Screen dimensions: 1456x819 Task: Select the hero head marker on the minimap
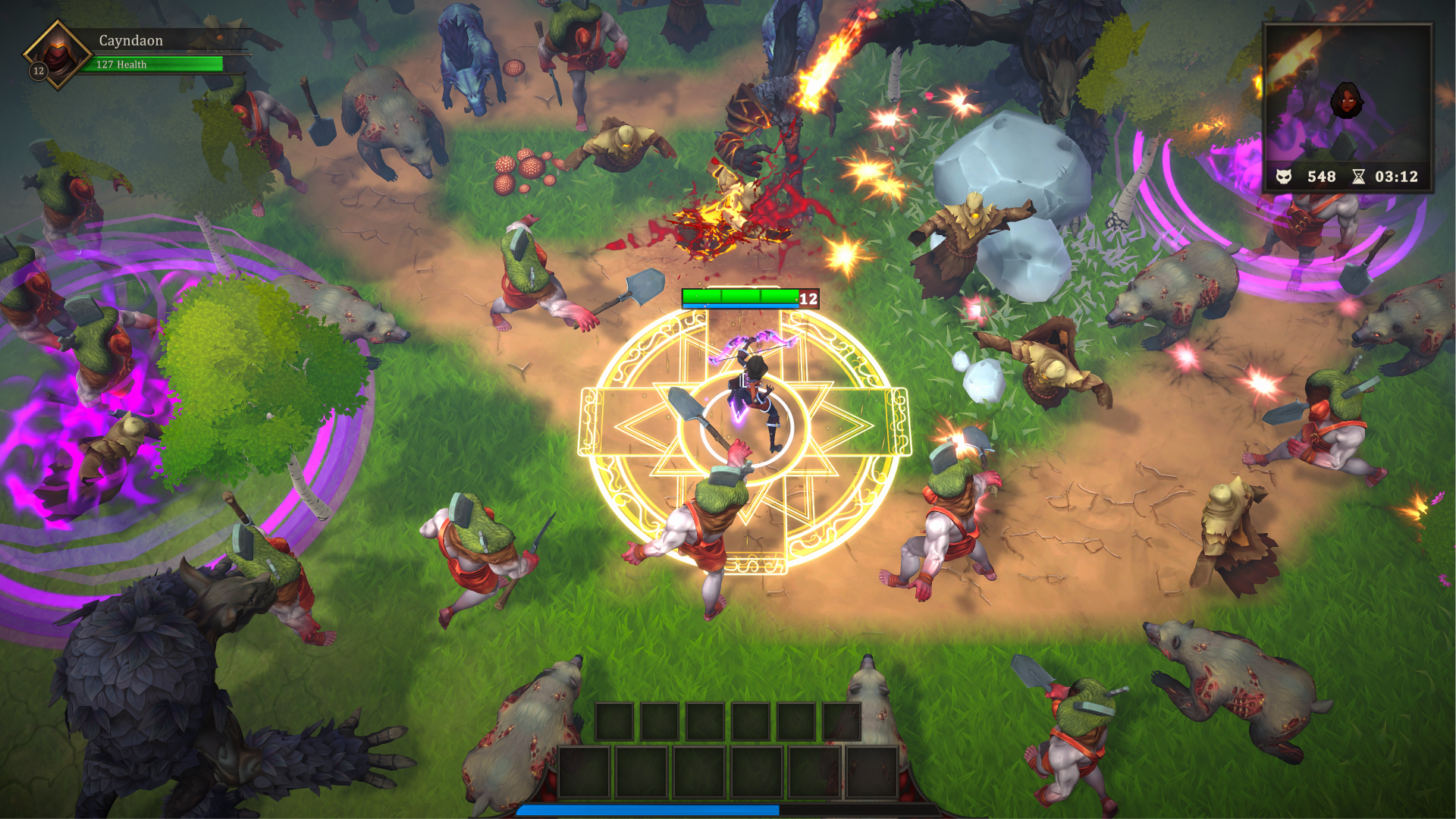1347,101
